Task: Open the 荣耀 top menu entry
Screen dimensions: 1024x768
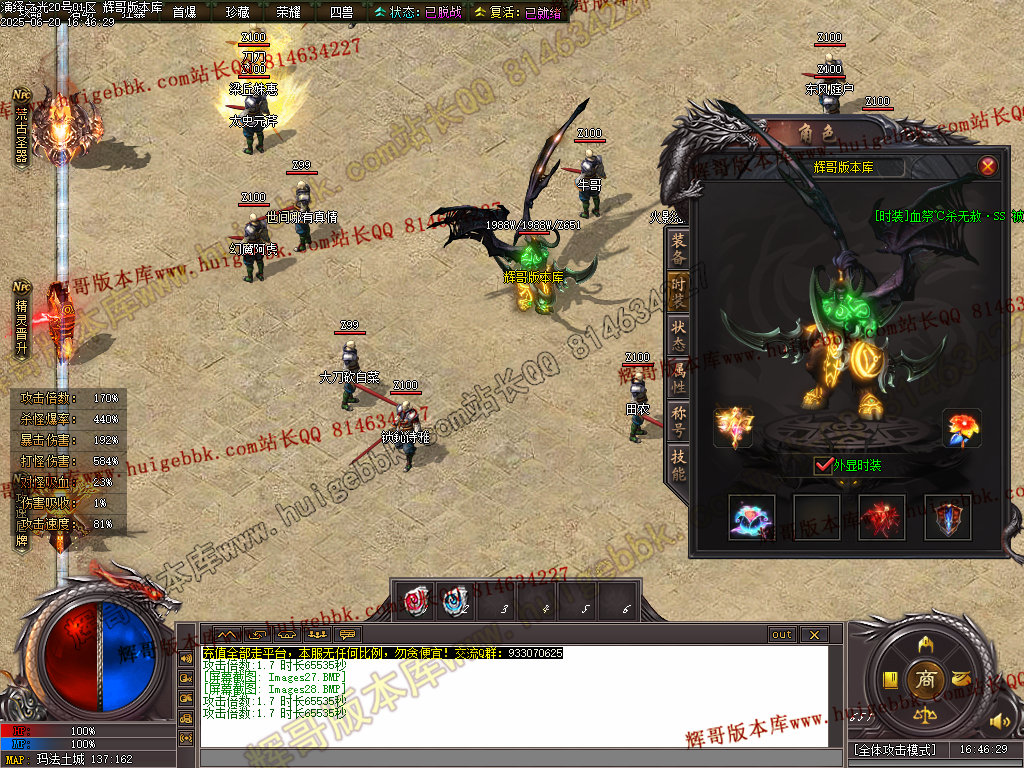Action: pyautogui.click(x=288, y=12)
